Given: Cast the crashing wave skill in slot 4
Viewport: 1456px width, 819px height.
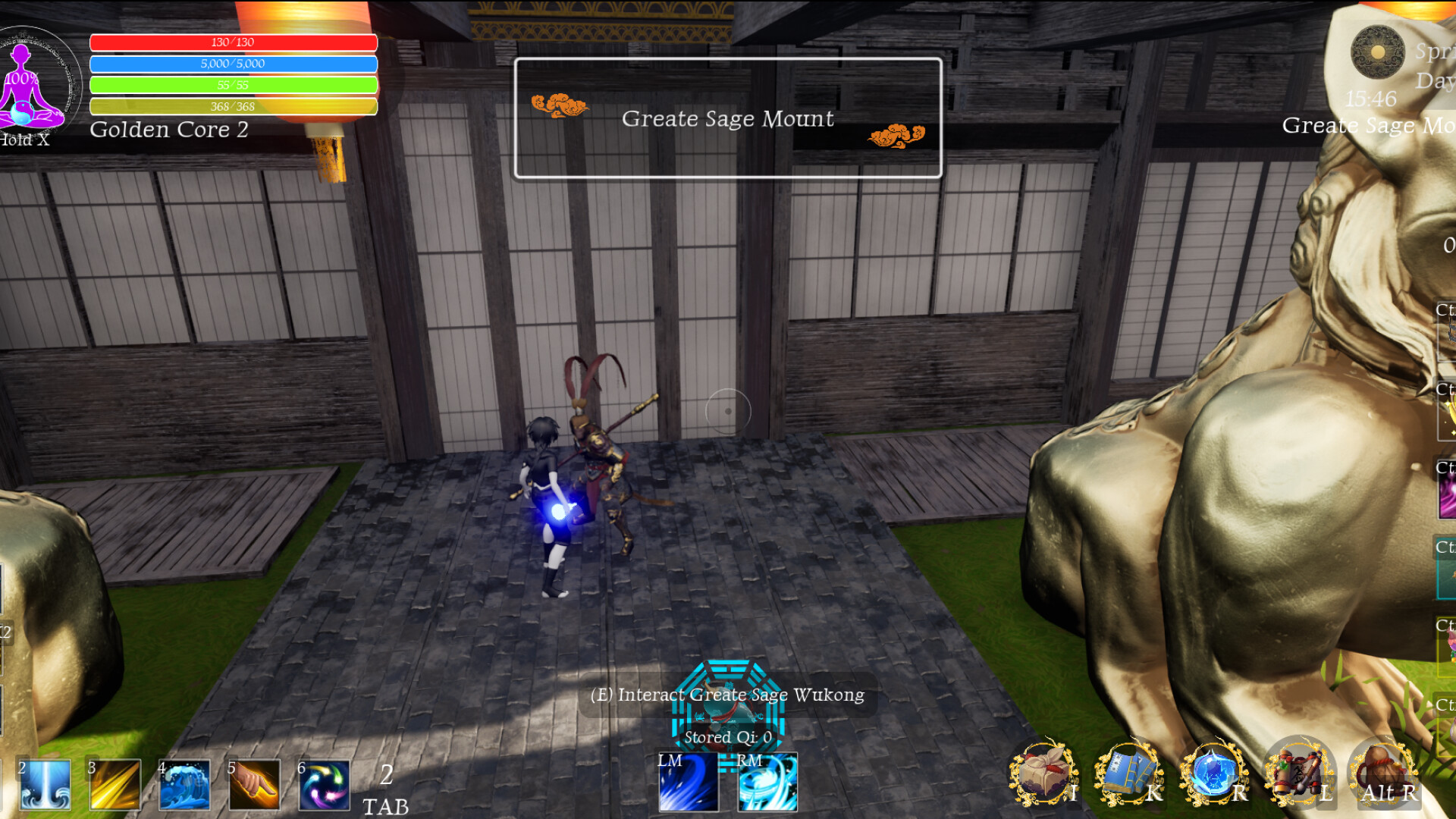Looking at the screenshot, I should tap(184, 784).
